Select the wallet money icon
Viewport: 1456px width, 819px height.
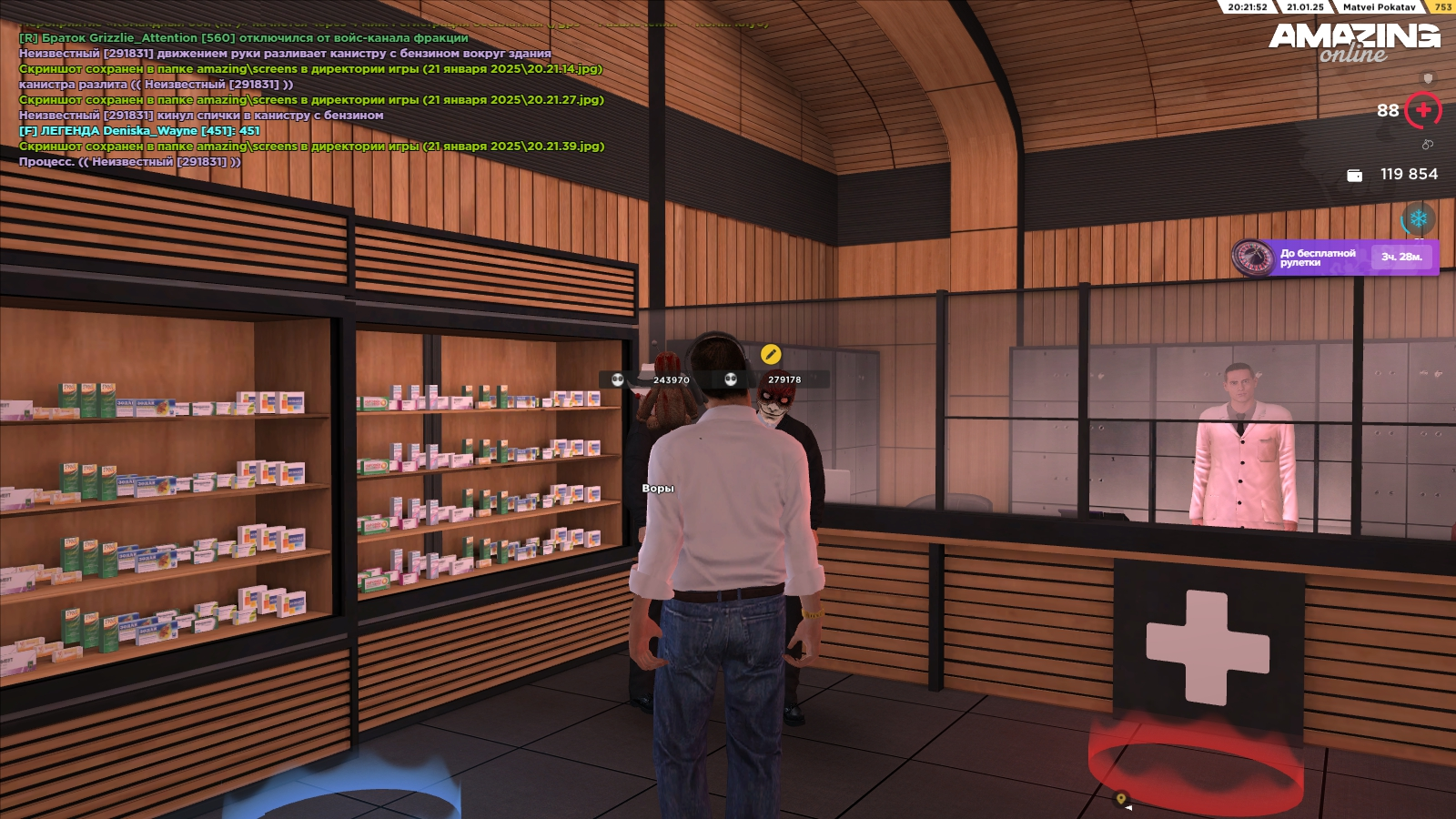tap(1354, 175)
